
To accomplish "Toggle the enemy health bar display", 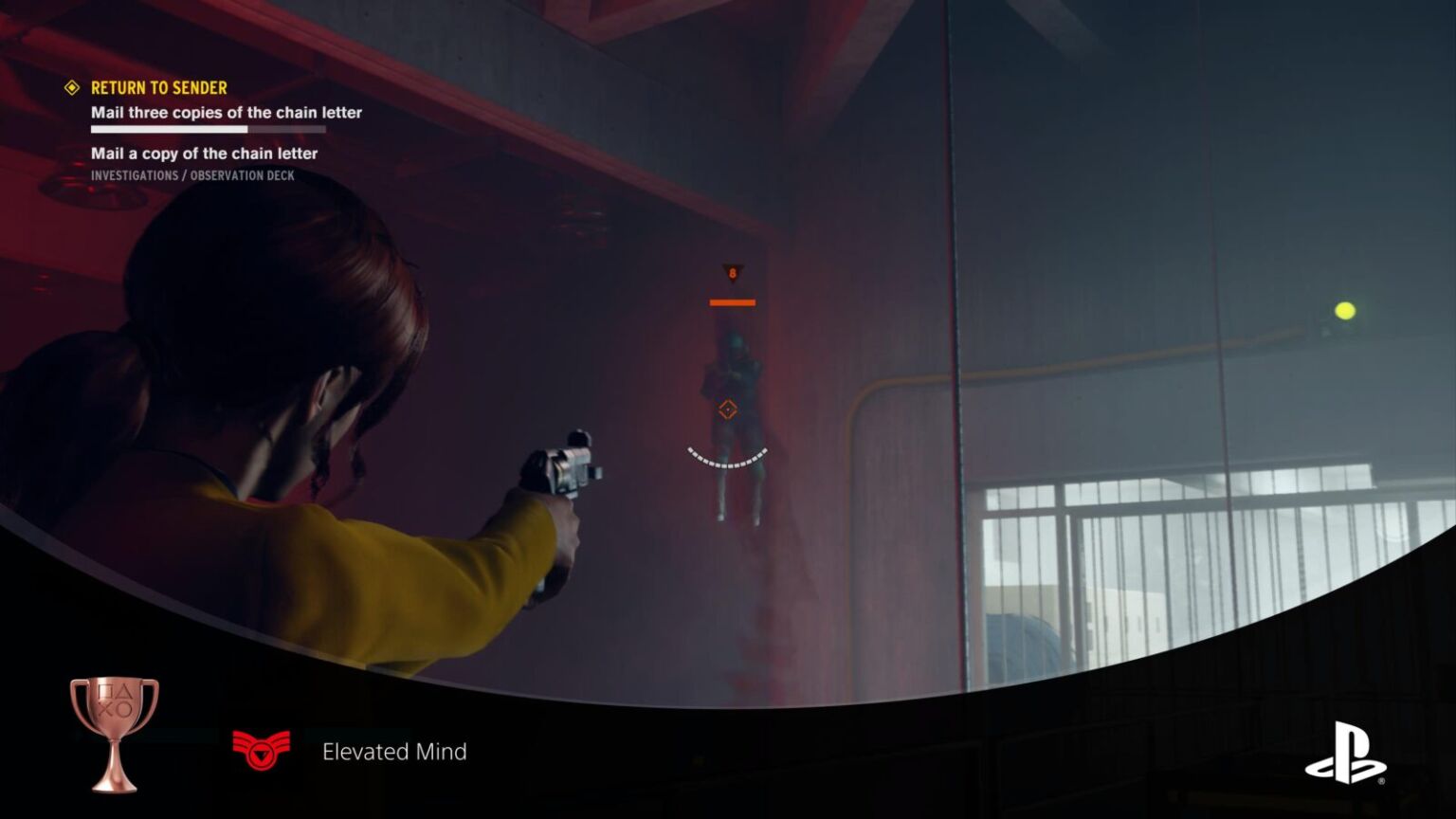I will click(x=731, y=300).
